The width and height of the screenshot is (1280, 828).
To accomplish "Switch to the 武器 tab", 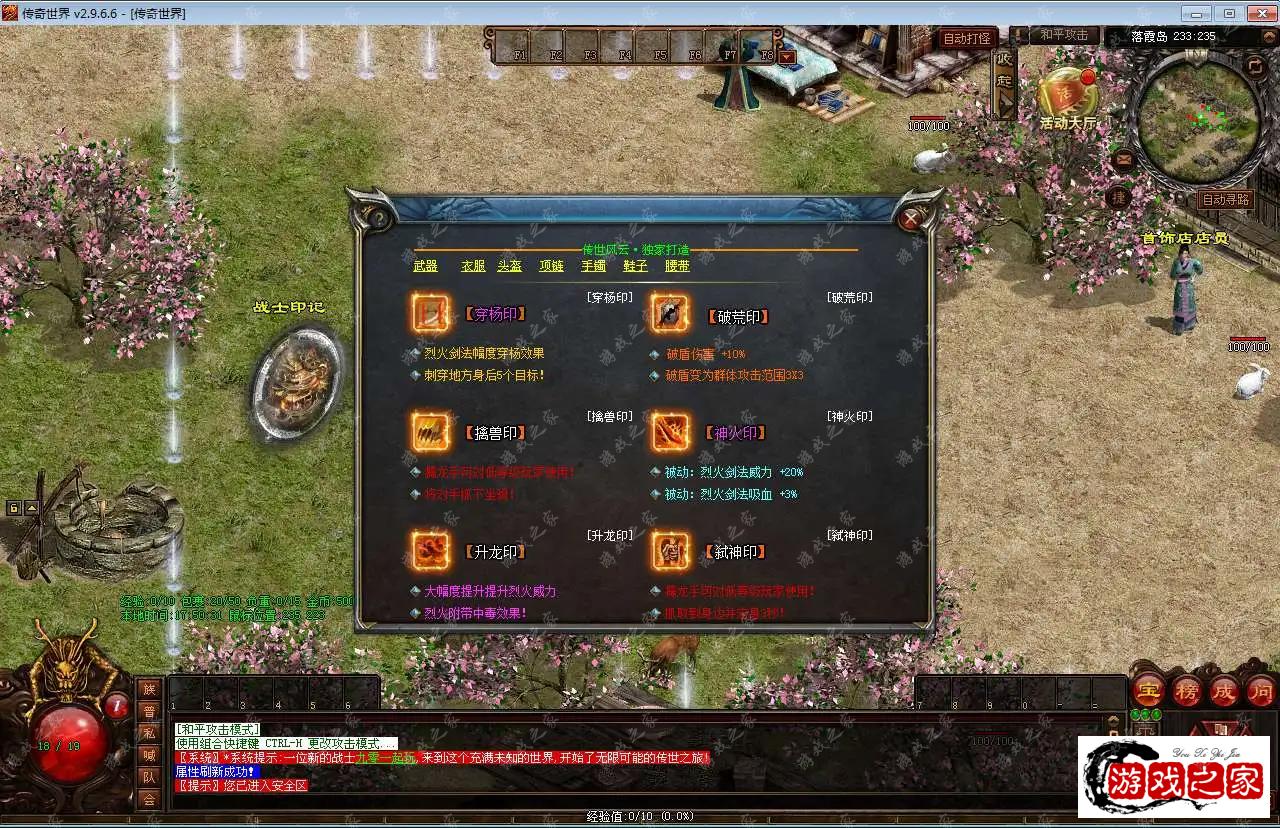I will coord(425,266).
